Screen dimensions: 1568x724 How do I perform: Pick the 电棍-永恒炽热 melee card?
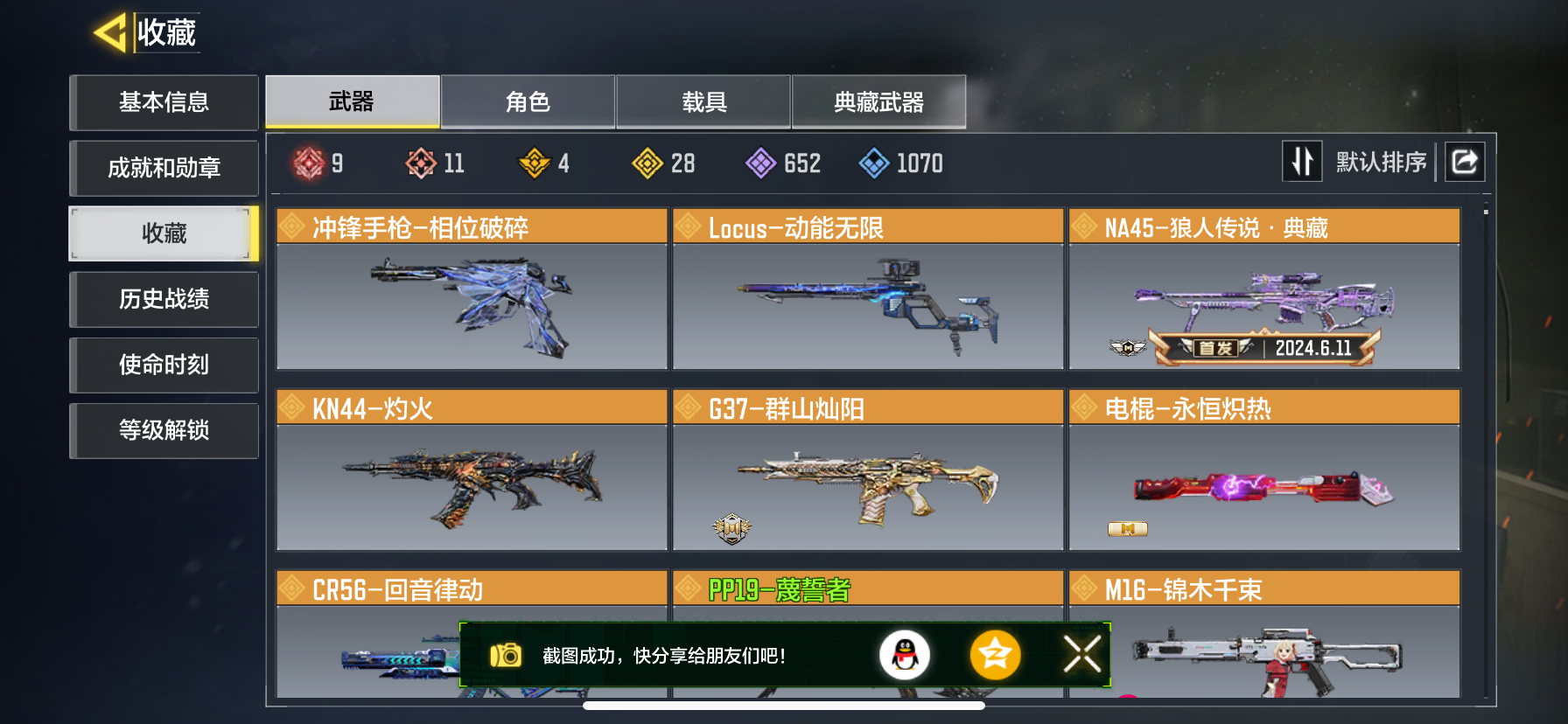click(1264, 470)
